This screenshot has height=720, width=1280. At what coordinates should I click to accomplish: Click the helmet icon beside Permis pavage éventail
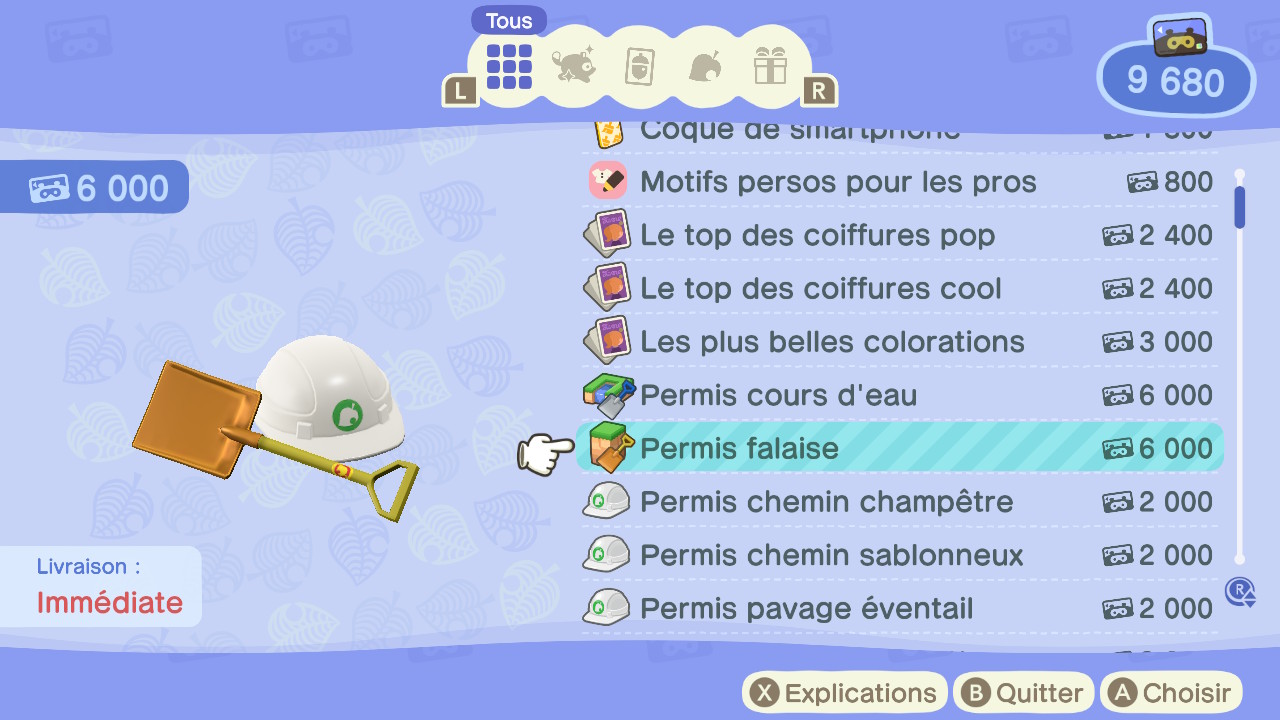point(606,608)
